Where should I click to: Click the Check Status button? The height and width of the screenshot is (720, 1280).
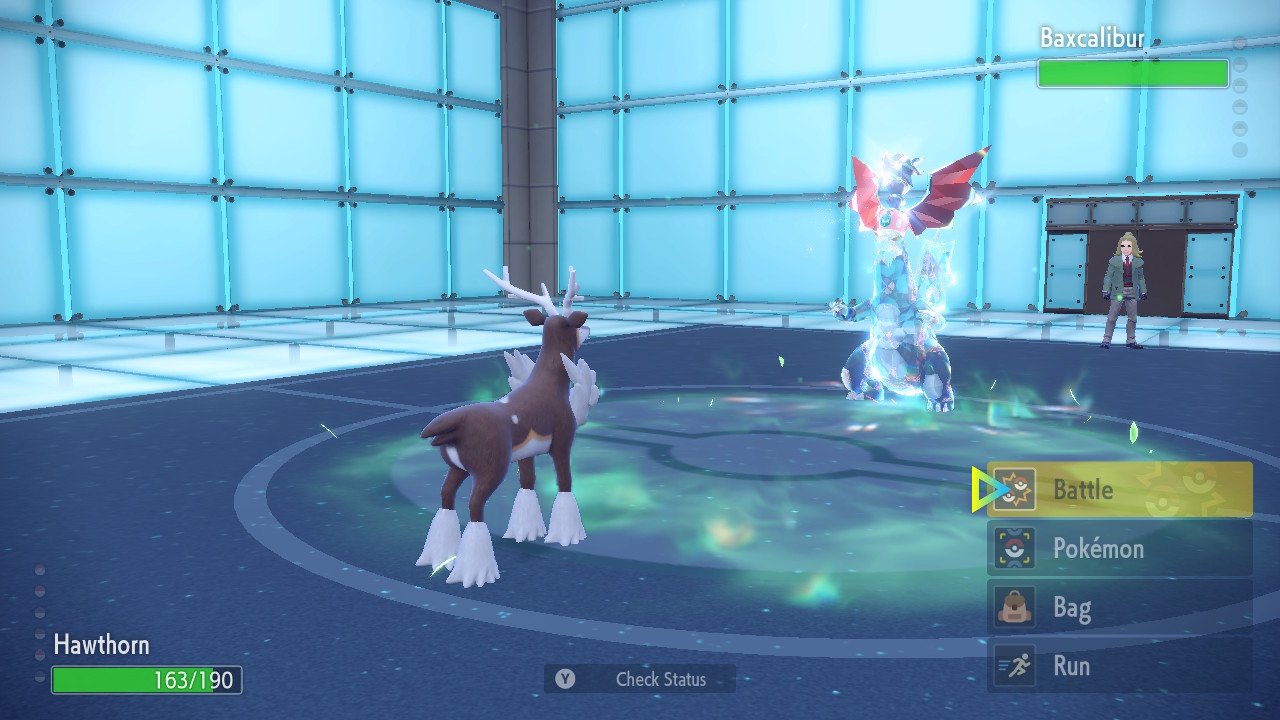640,679
